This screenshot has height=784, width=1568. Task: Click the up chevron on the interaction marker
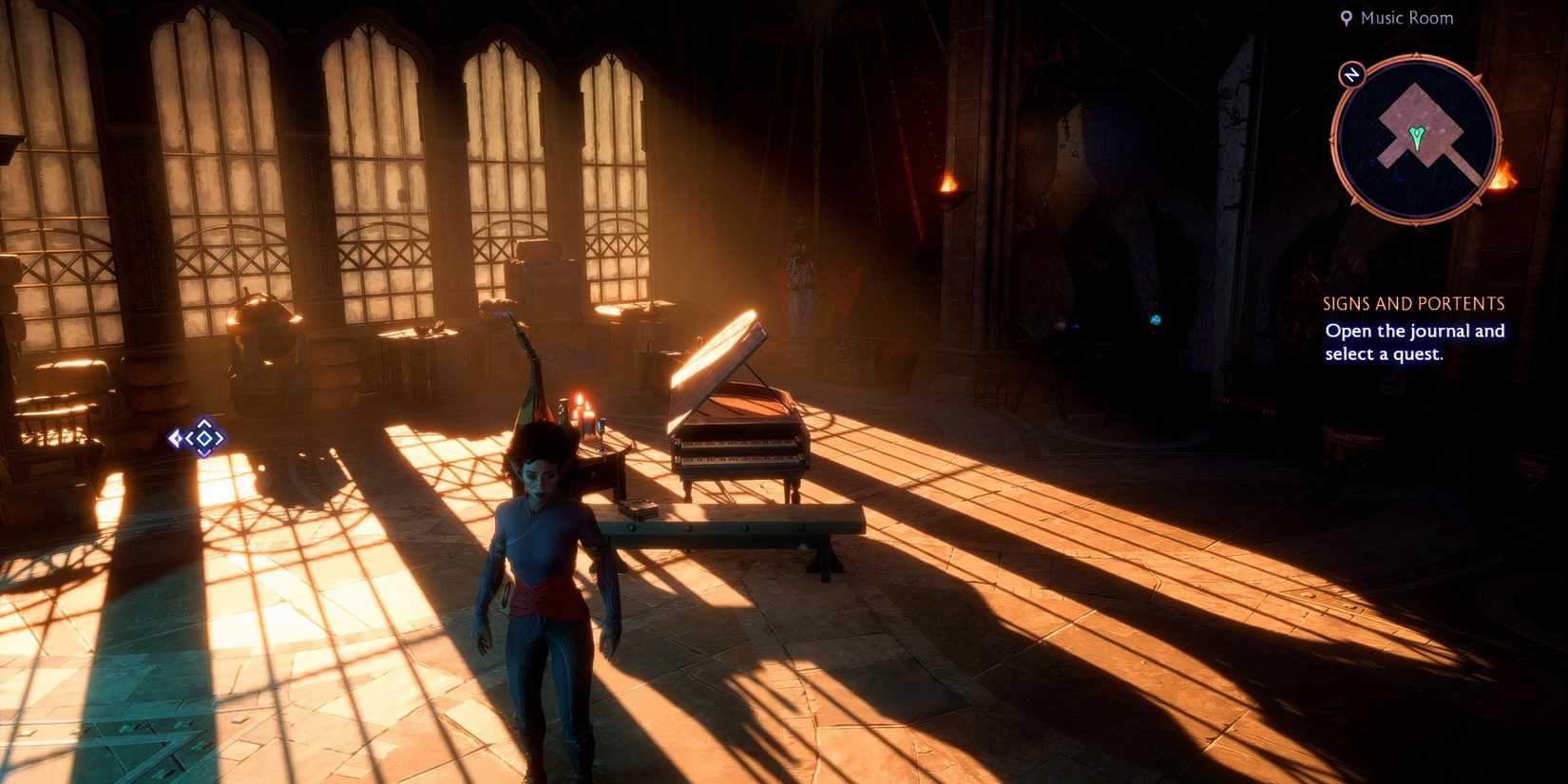(204, 424)
